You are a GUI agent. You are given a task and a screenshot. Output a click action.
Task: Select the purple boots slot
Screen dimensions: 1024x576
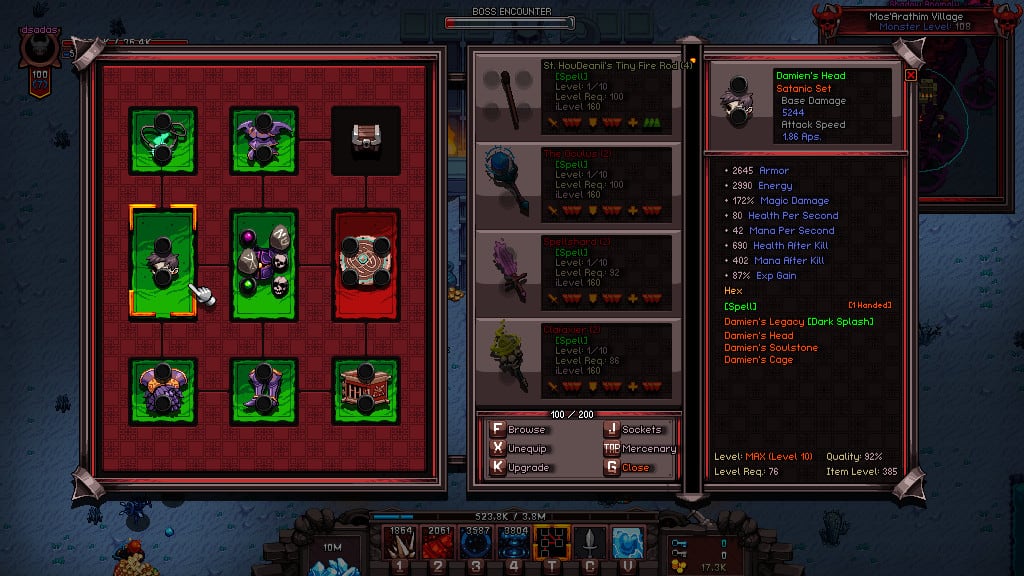pyautogui.click(x=263, y=392)
